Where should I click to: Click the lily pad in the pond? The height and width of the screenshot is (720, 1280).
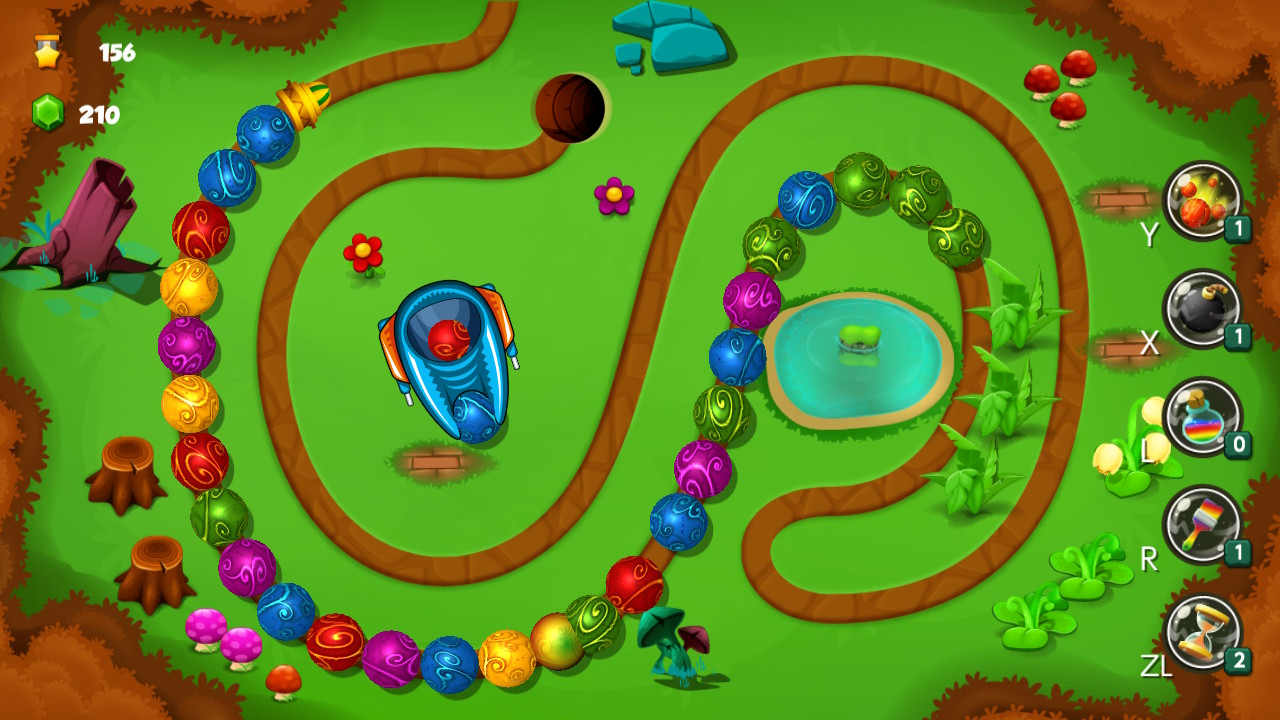pos(862,341)
